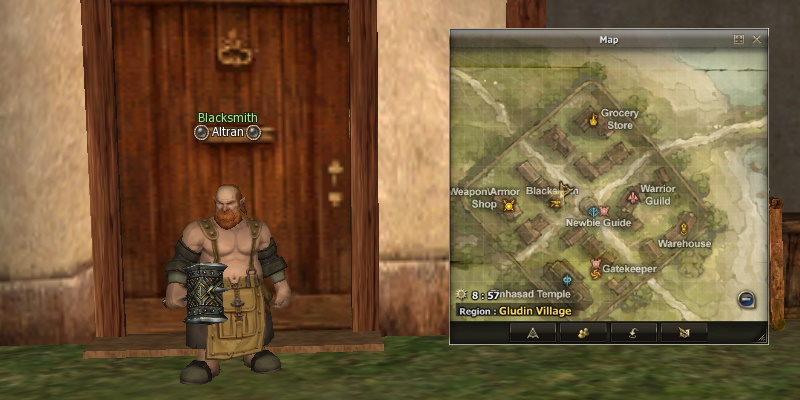This screenshot has width=800, height=400.
Task: Select the Weapon/Armor Shop marker
Action: coord(508,206)
